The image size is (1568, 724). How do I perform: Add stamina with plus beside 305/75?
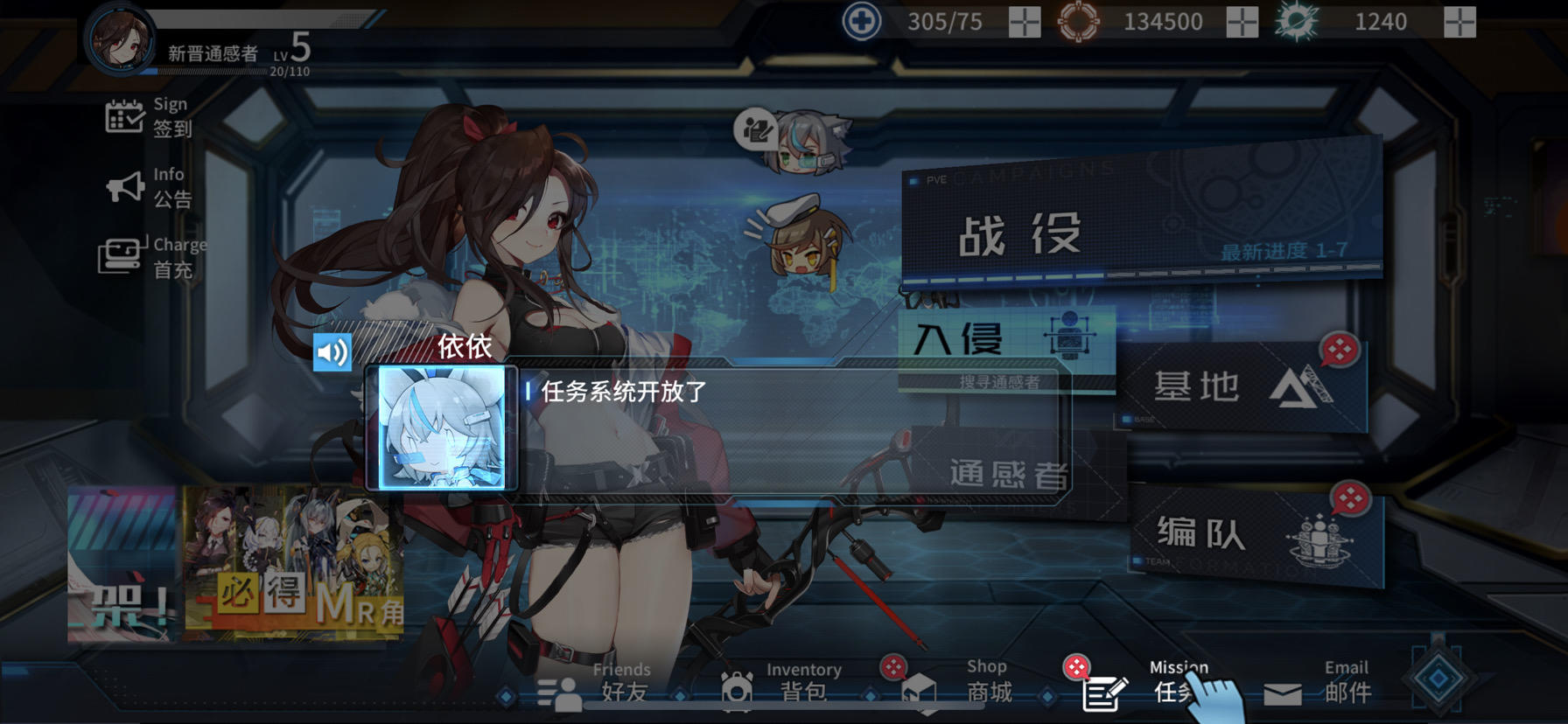pos(1025,23)
